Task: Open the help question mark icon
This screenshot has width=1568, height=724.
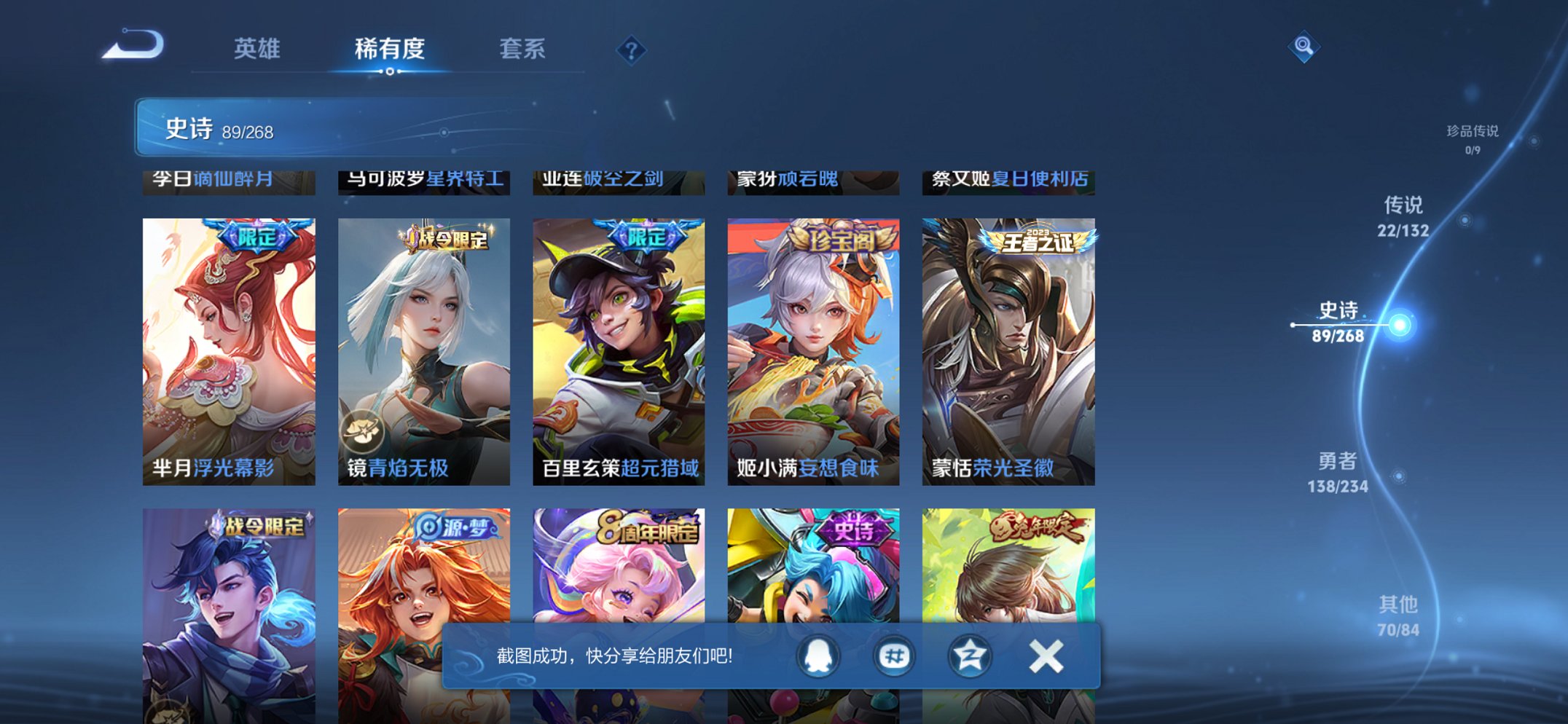Action: click(x=632, y=50)
